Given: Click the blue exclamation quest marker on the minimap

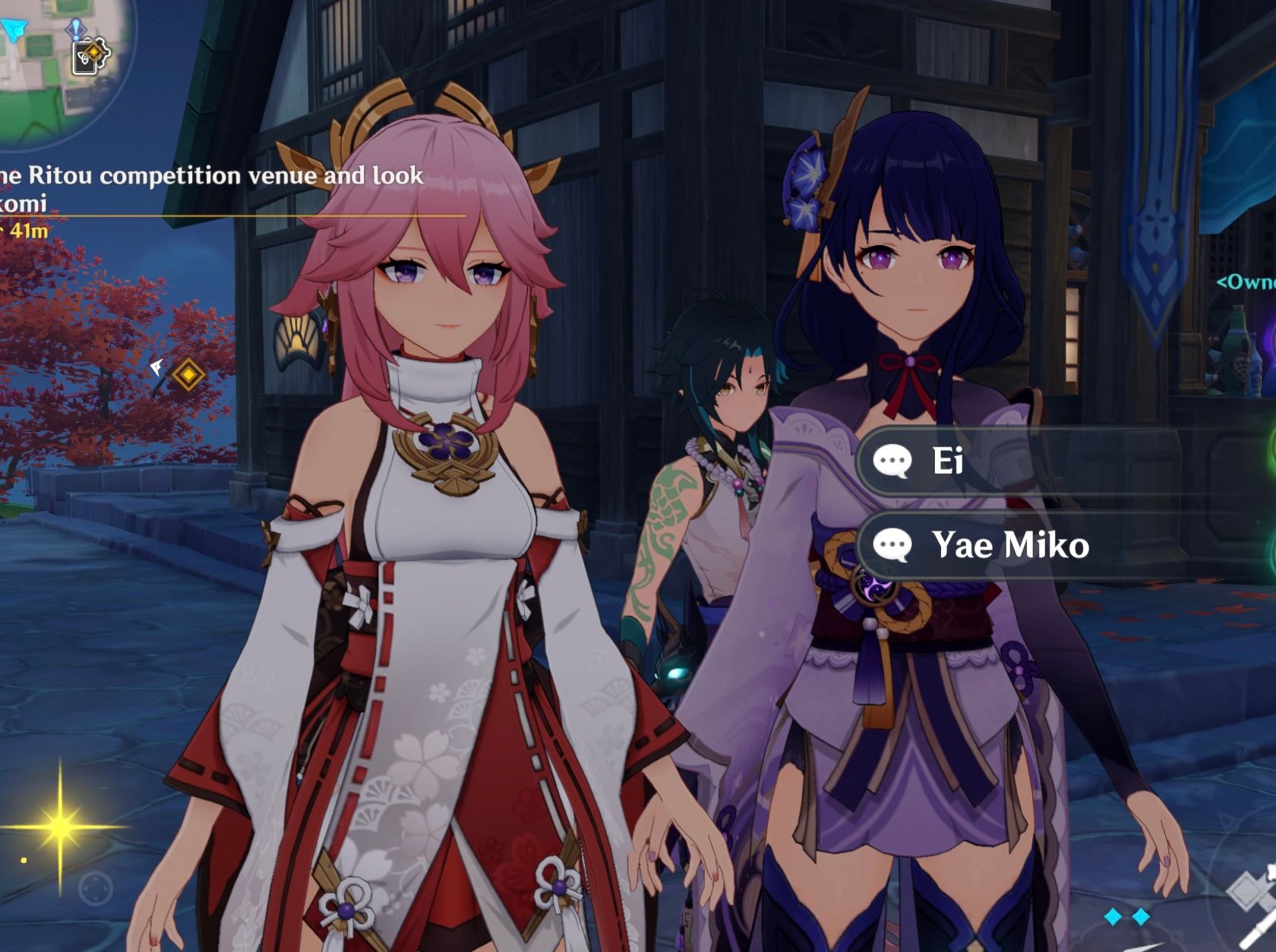Looking at the screenshot, I should tap(76, 28).
